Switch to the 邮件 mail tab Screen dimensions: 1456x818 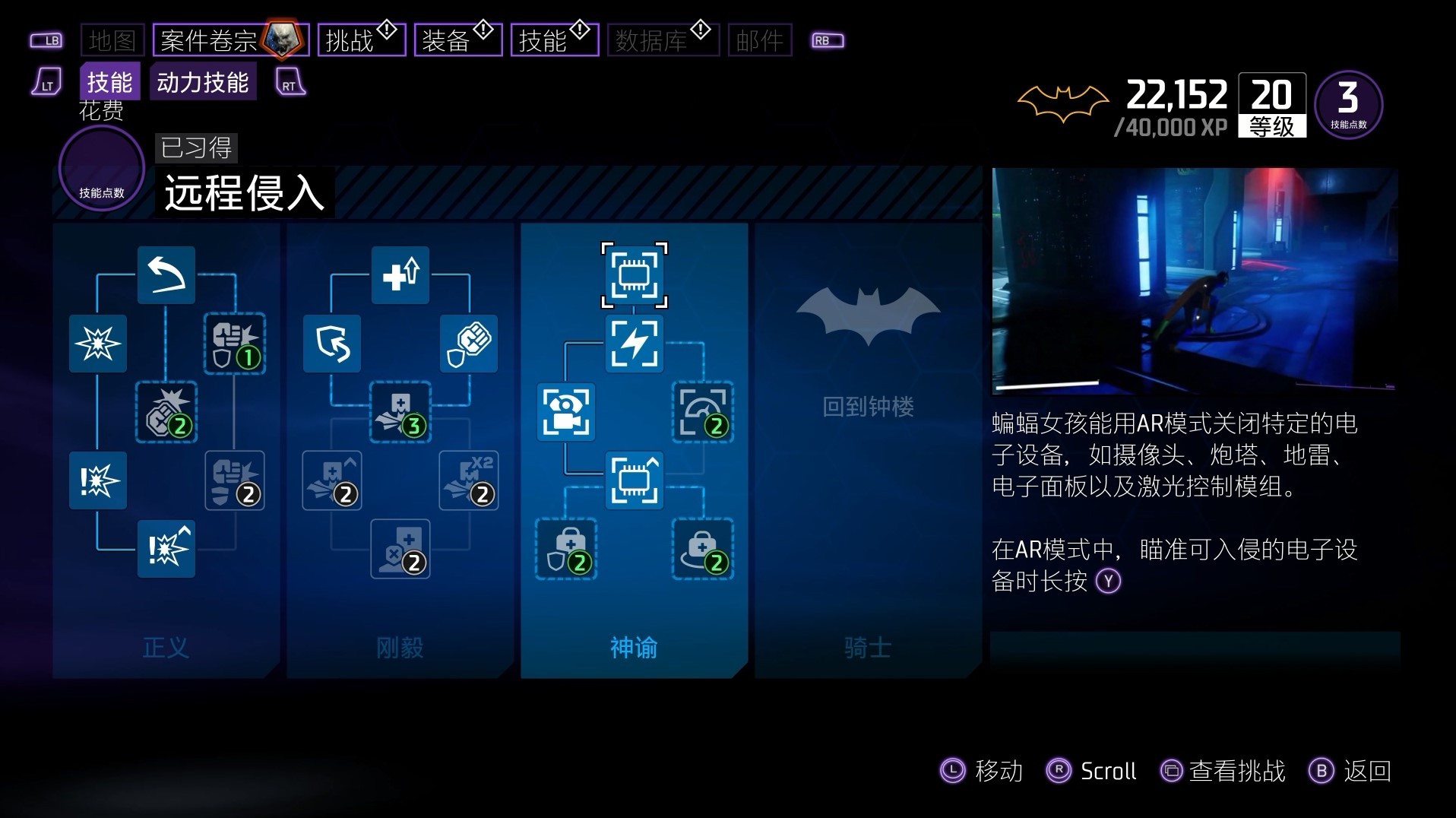point(759,40)
